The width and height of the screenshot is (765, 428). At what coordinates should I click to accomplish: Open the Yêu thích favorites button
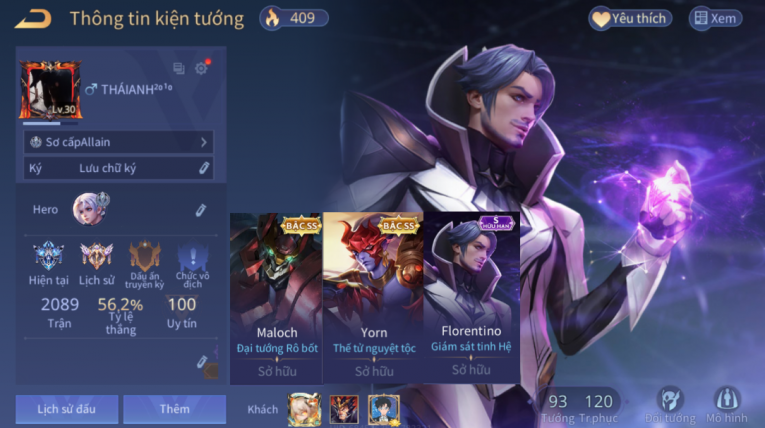630,18
